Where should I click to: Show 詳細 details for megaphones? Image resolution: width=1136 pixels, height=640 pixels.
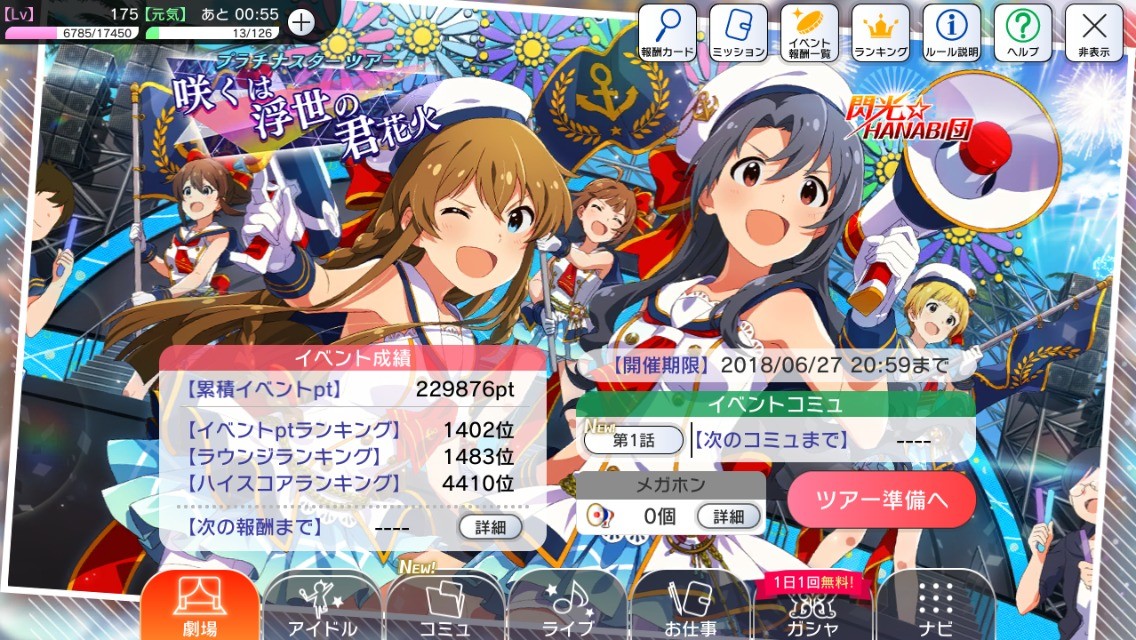coord(728,516)
